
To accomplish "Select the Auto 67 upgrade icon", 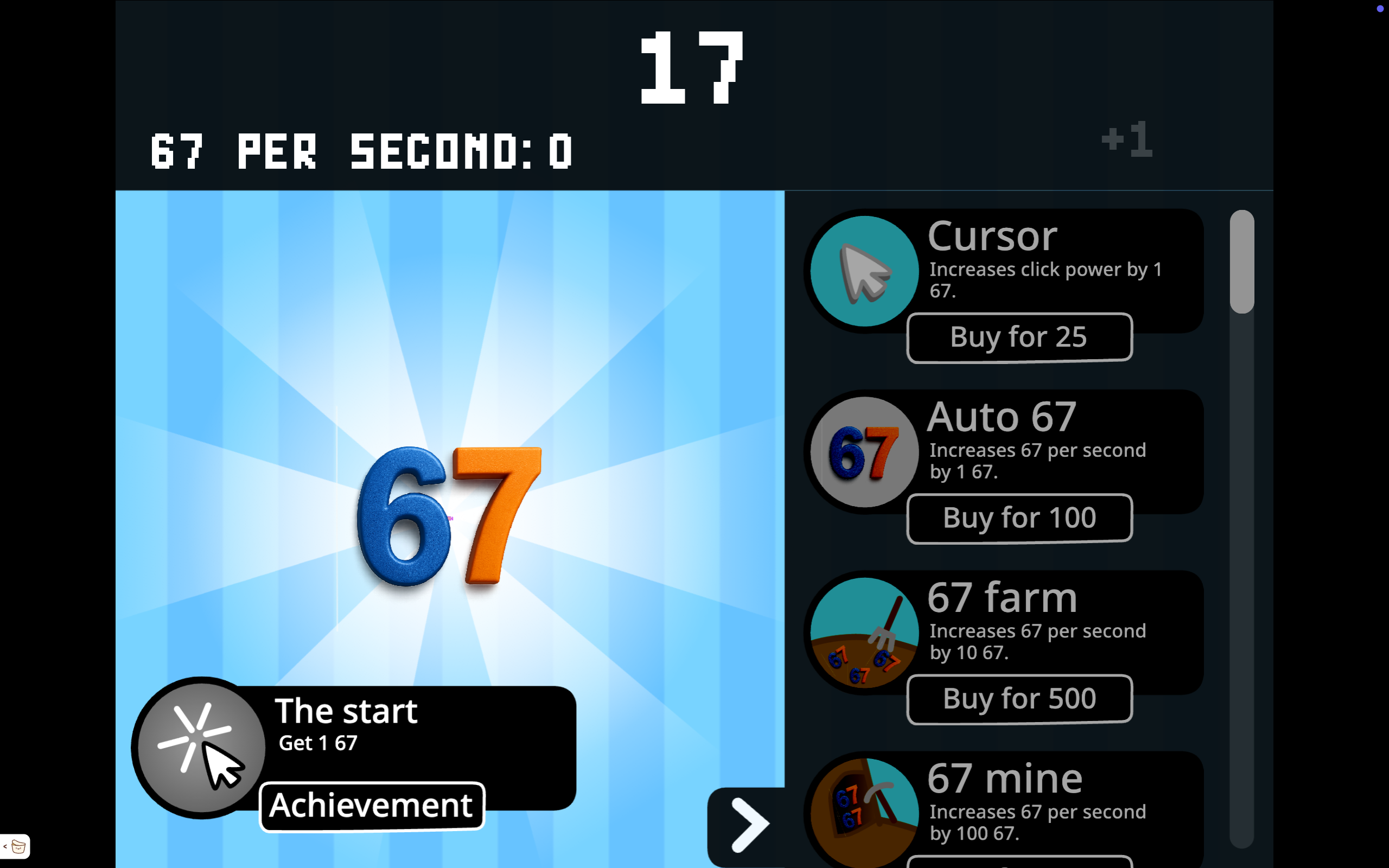I will (x=864, y=452).
